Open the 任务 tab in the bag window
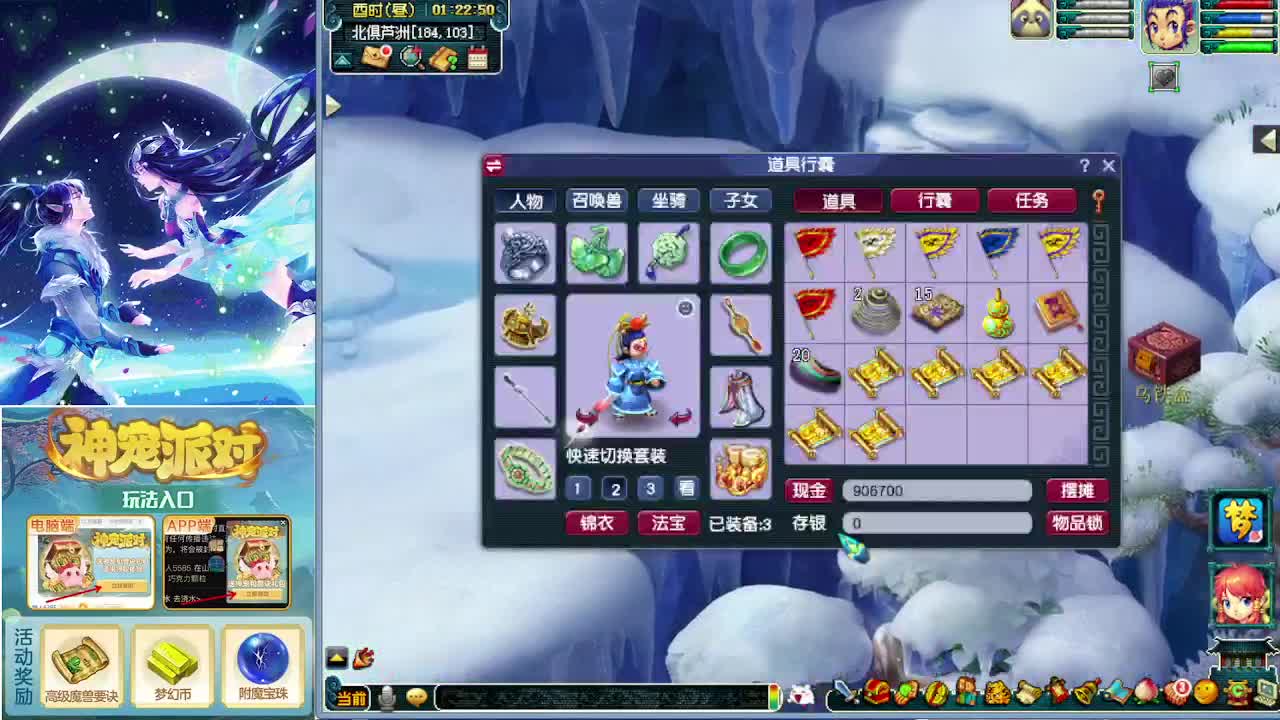 tap(1033, 201)
